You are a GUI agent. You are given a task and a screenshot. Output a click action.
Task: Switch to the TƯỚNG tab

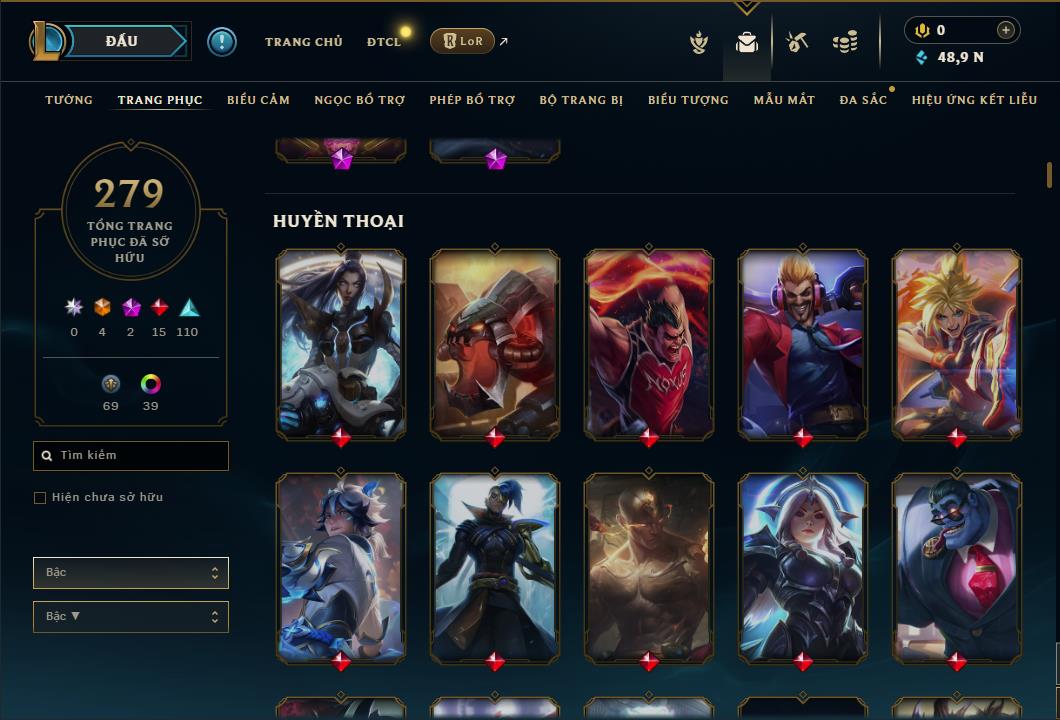click(69, 100)
